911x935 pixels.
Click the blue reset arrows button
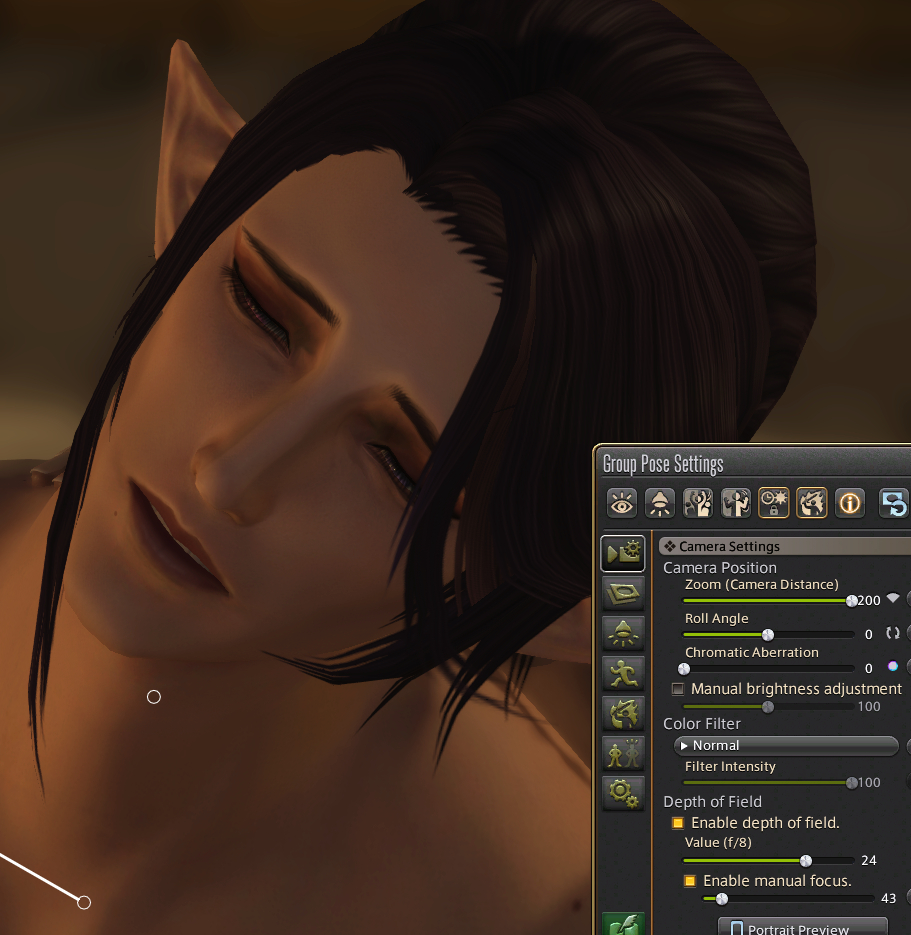[893, 503]
